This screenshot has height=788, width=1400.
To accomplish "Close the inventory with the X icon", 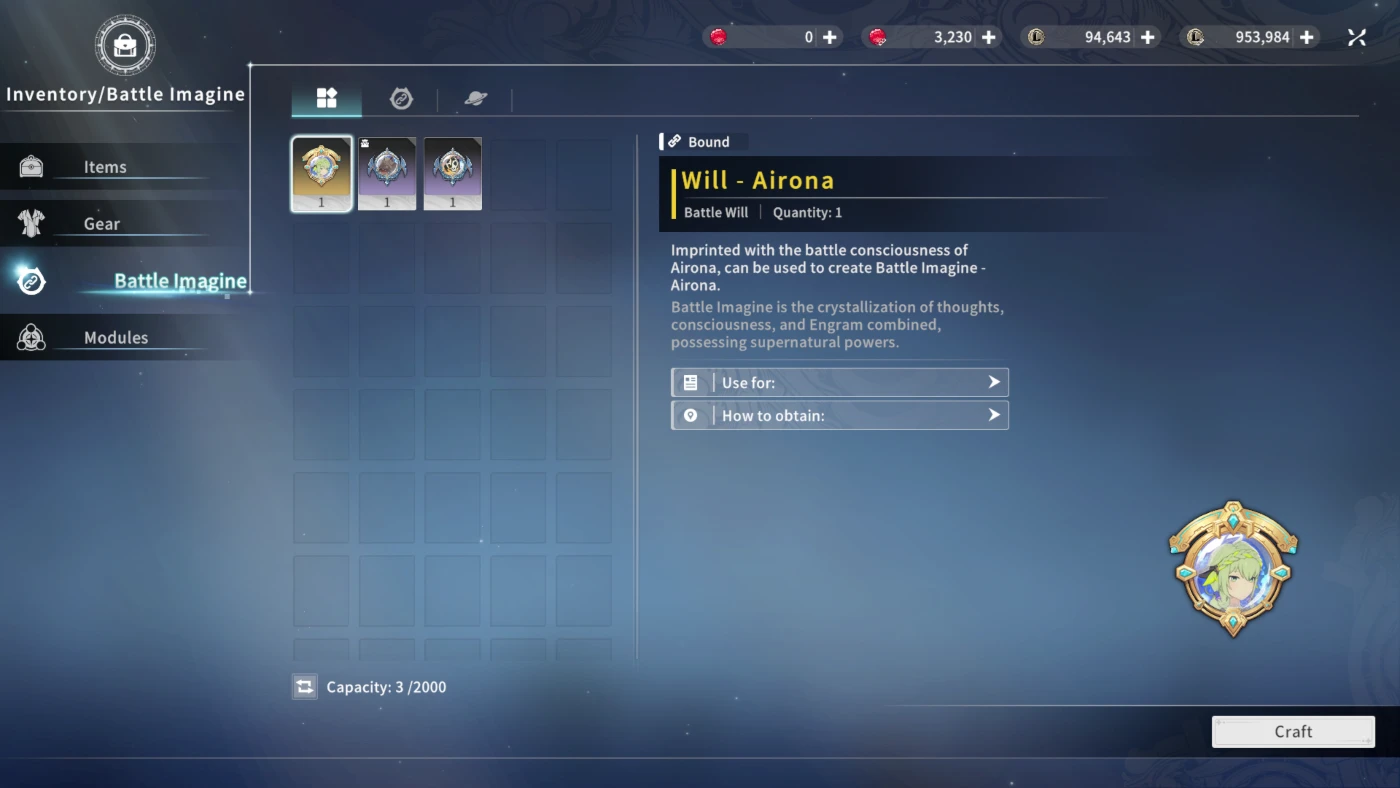I will (1357, 37).
